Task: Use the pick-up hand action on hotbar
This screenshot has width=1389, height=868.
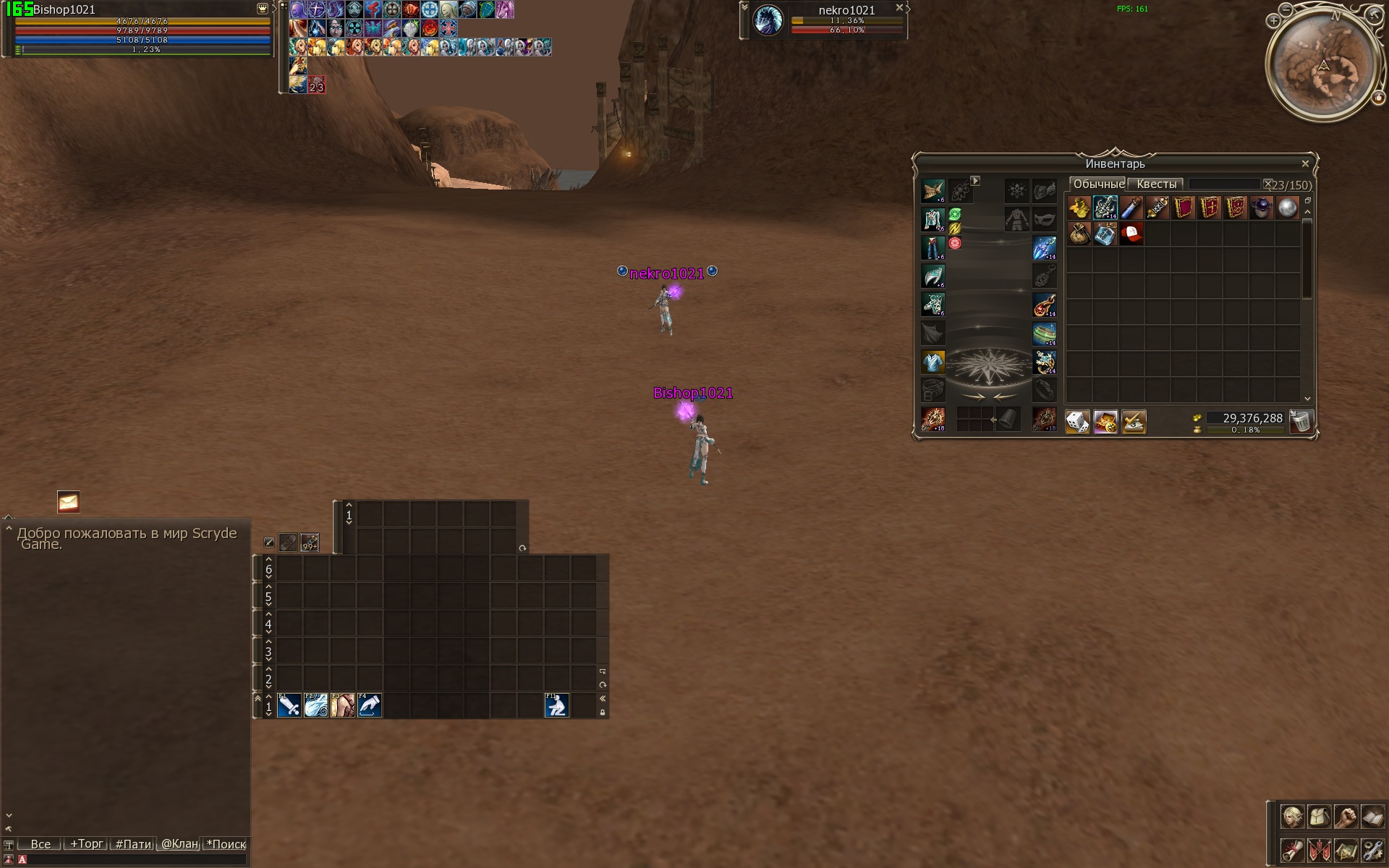Action: click(369, 705)
